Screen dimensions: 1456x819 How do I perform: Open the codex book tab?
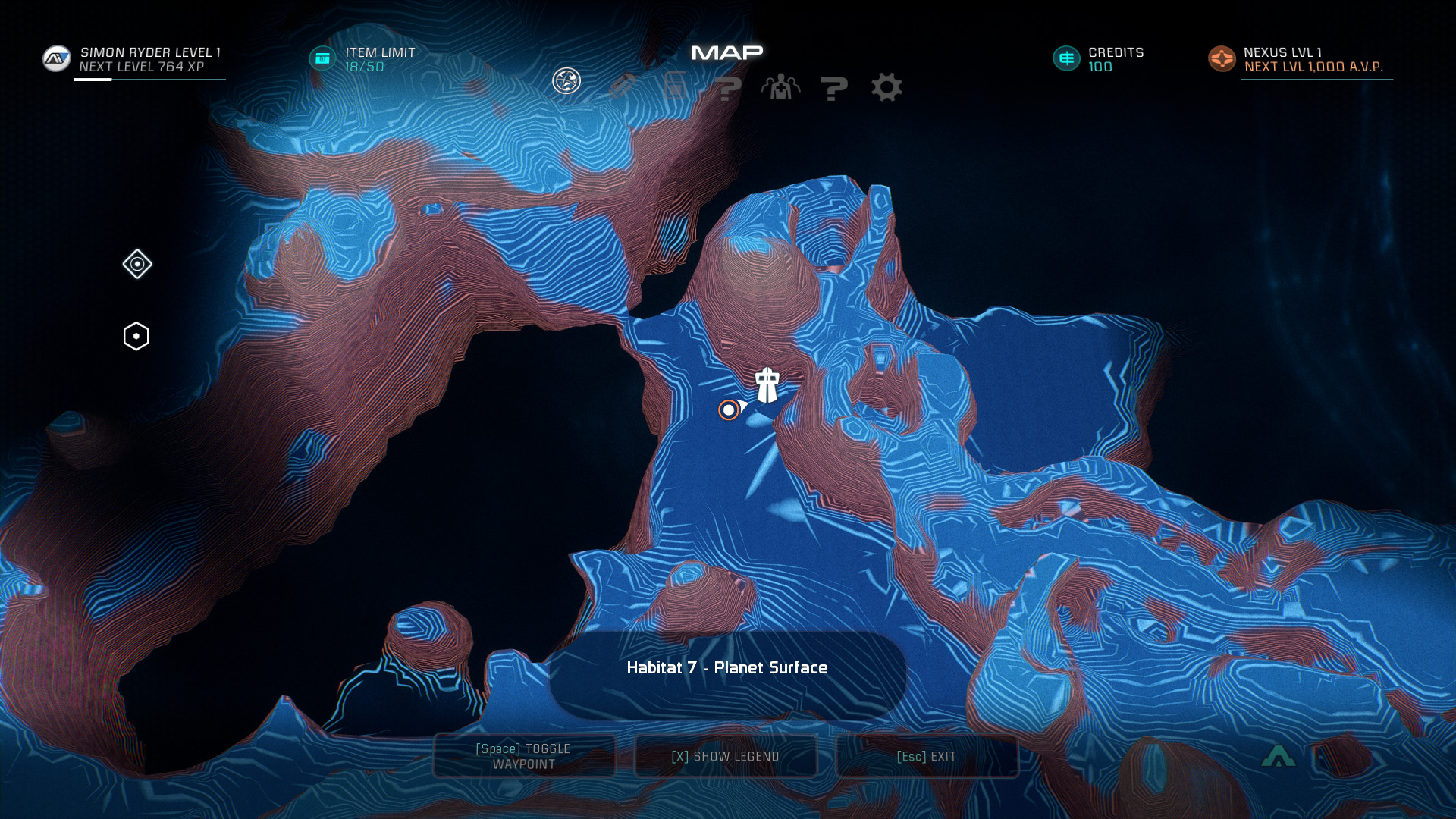tap(675, 87)
